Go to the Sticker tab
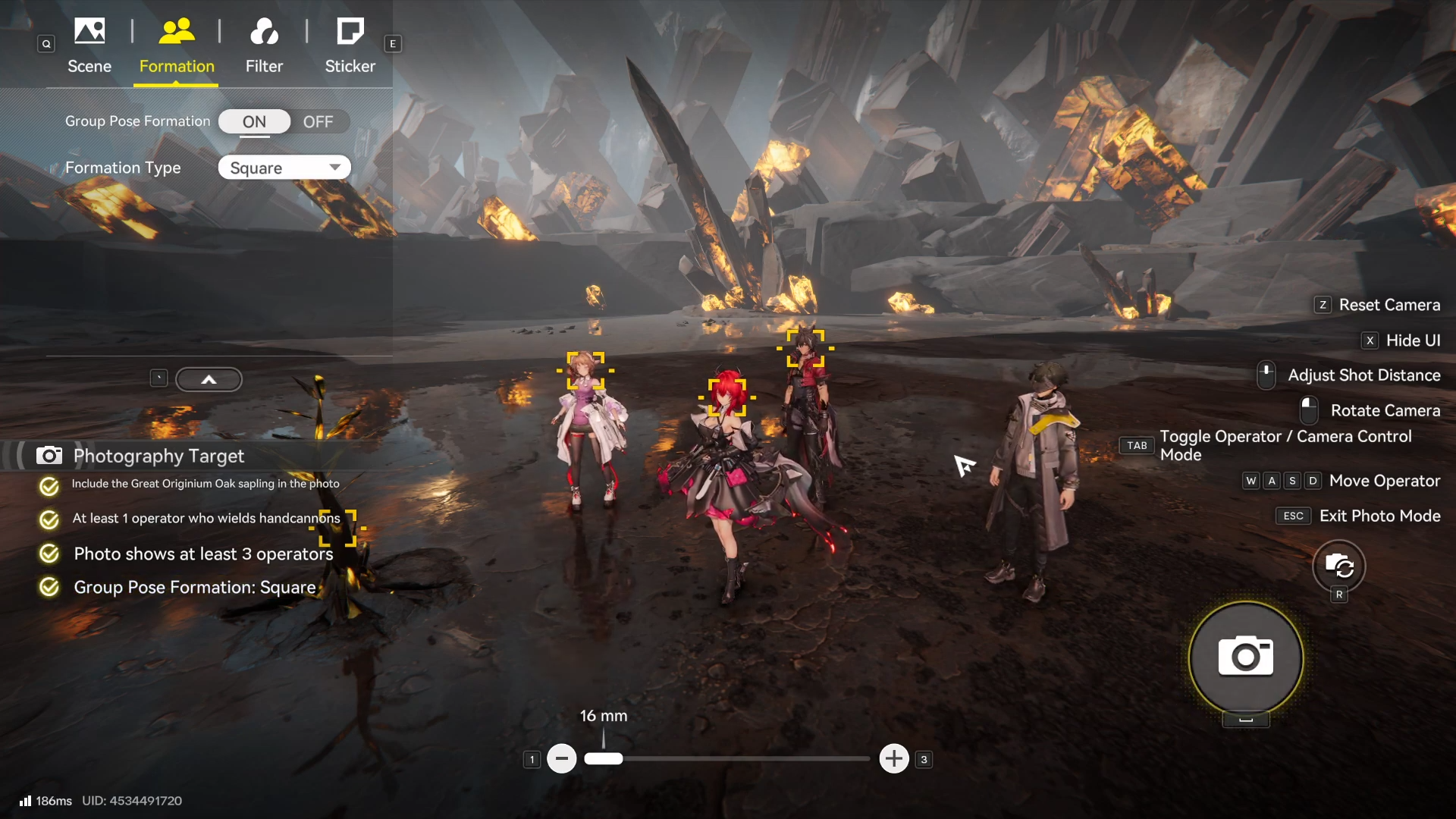This screenshot has width=1456, height=819. [x=350, y=45]
